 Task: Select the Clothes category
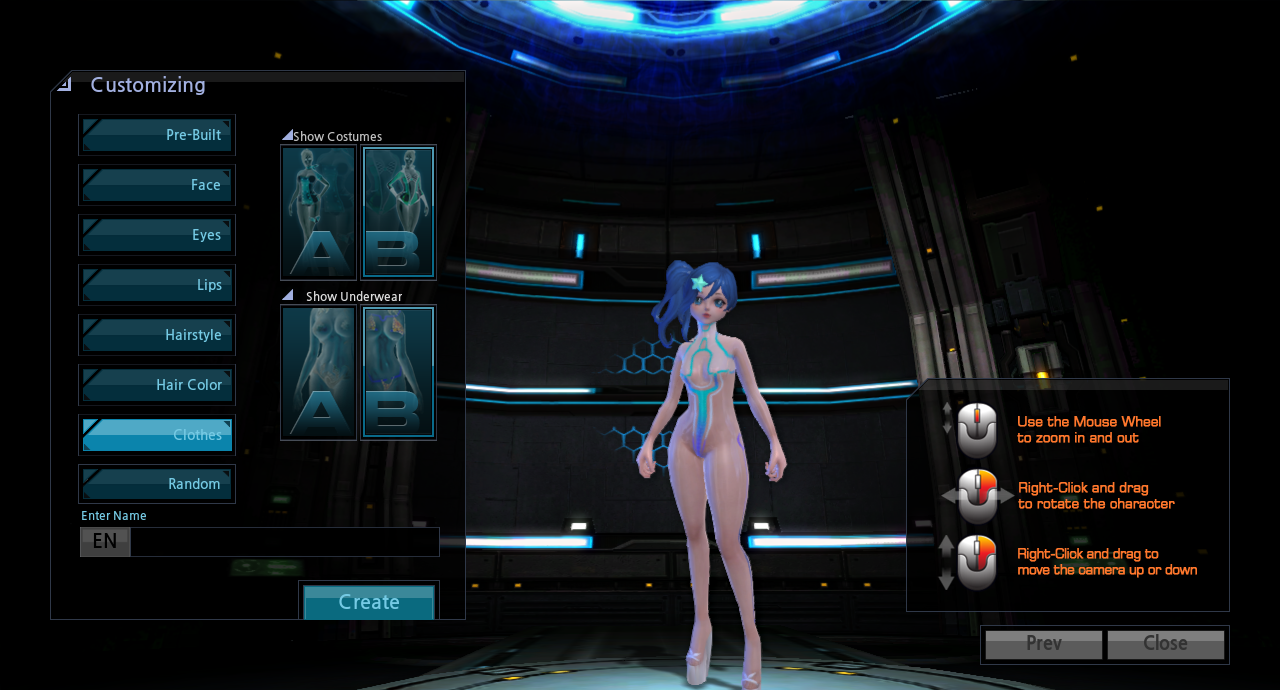(157, 435)
